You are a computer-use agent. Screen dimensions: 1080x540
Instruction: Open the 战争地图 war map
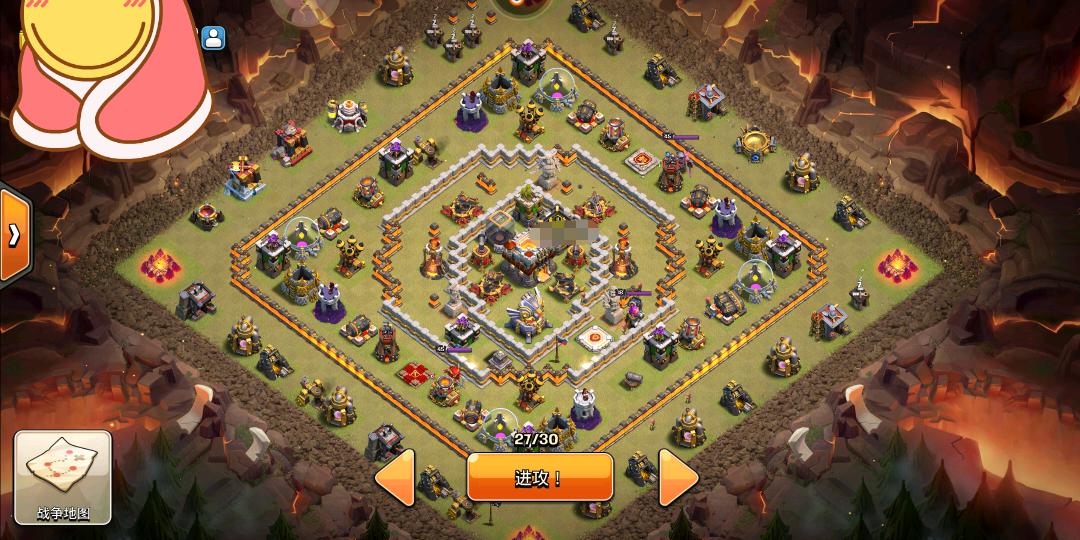63,478
